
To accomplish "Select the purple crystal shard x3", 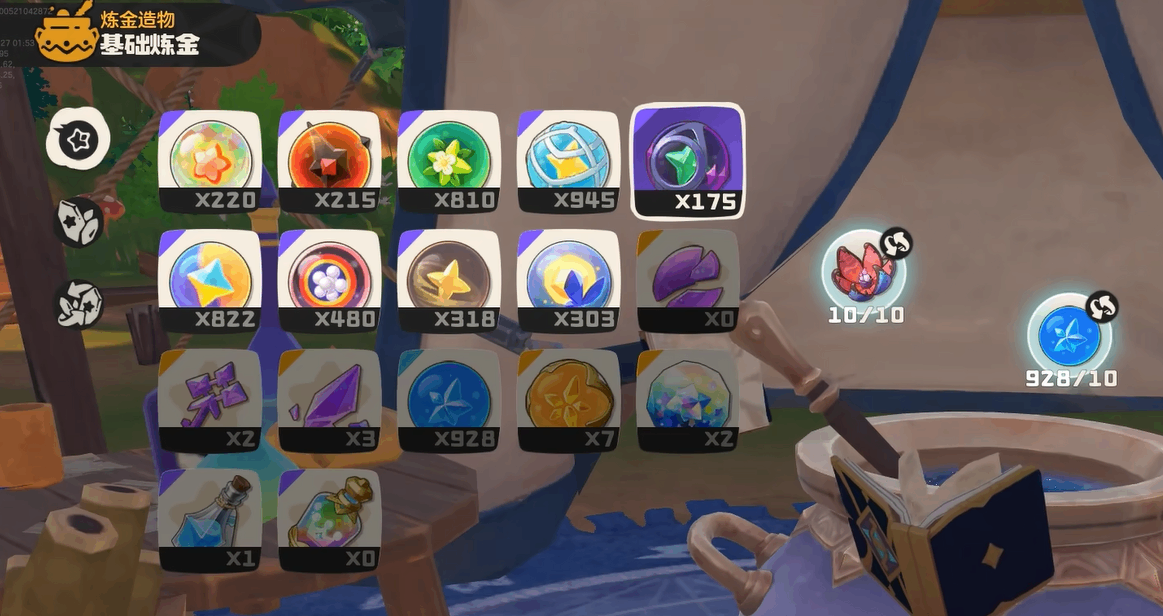I will pyautogui.click(x=329, y=400).
